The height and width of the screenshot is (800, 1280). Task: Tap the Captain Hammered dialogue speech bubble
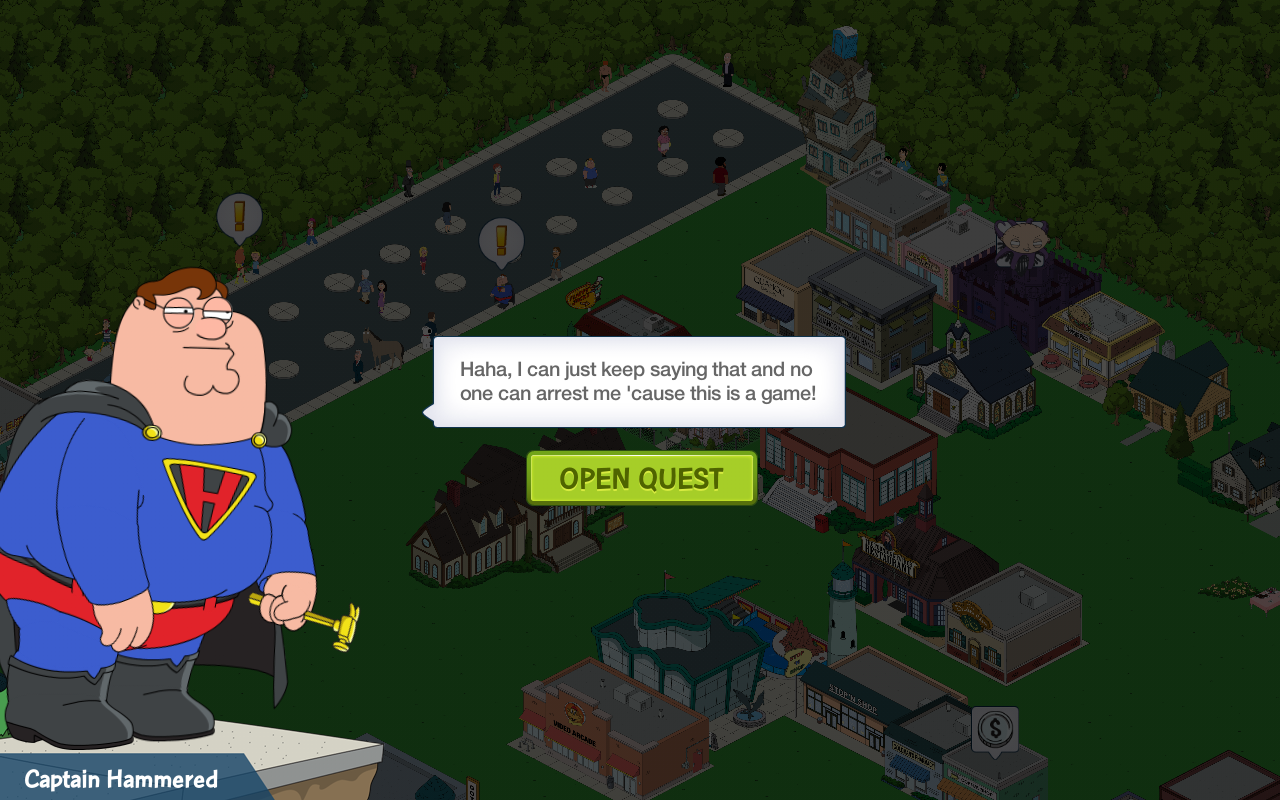pos(639,382)
